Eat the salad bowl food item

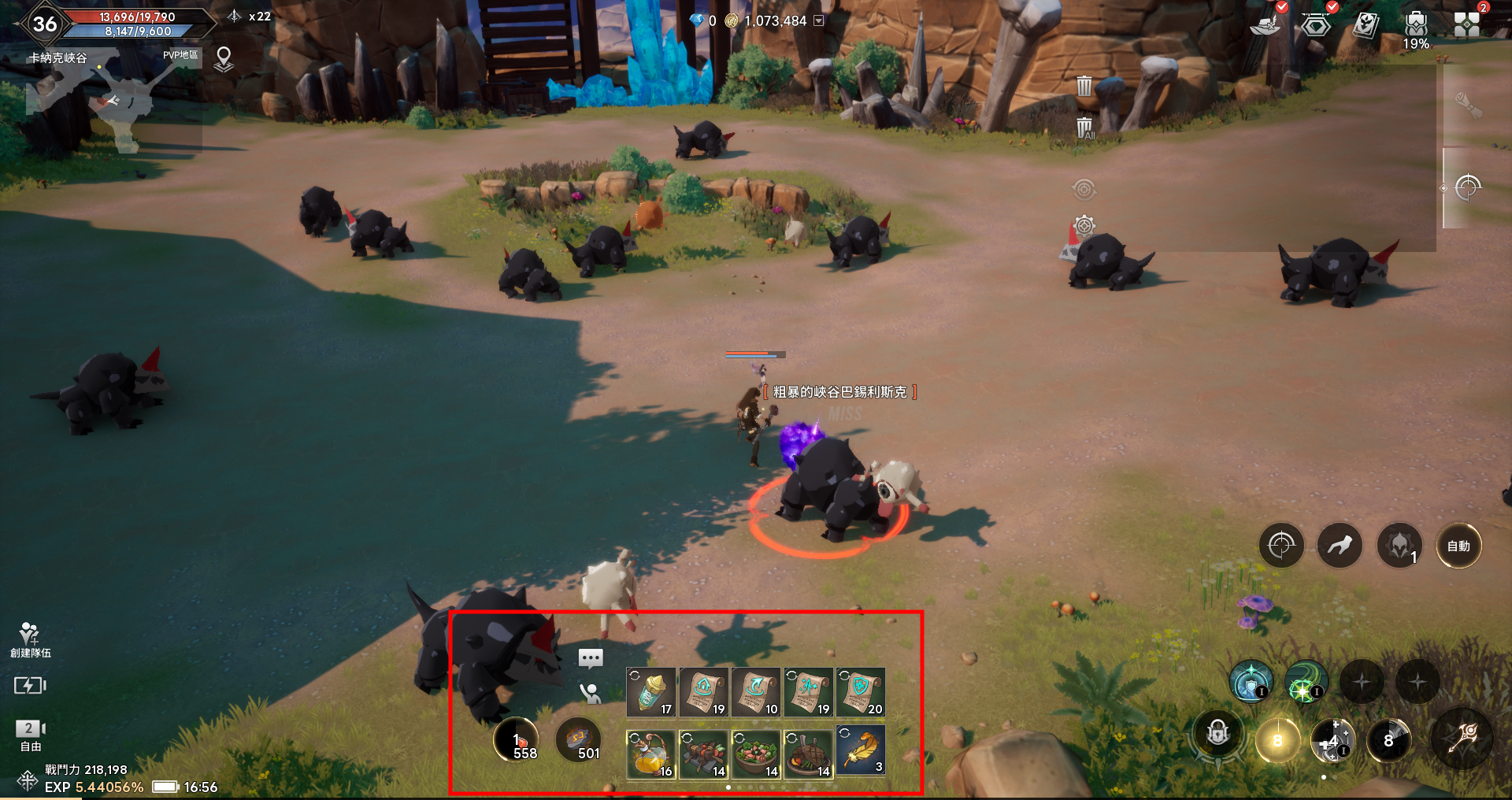tap(755, 754)
